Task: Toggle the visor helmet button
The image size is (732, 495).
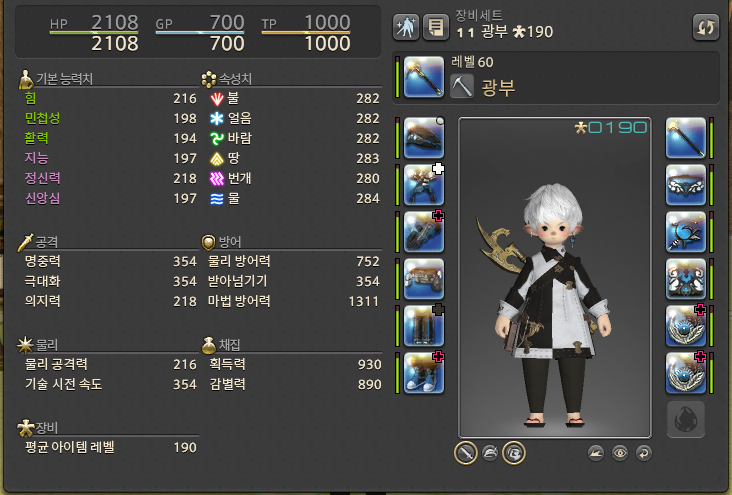Action: [x=514, y=453]
